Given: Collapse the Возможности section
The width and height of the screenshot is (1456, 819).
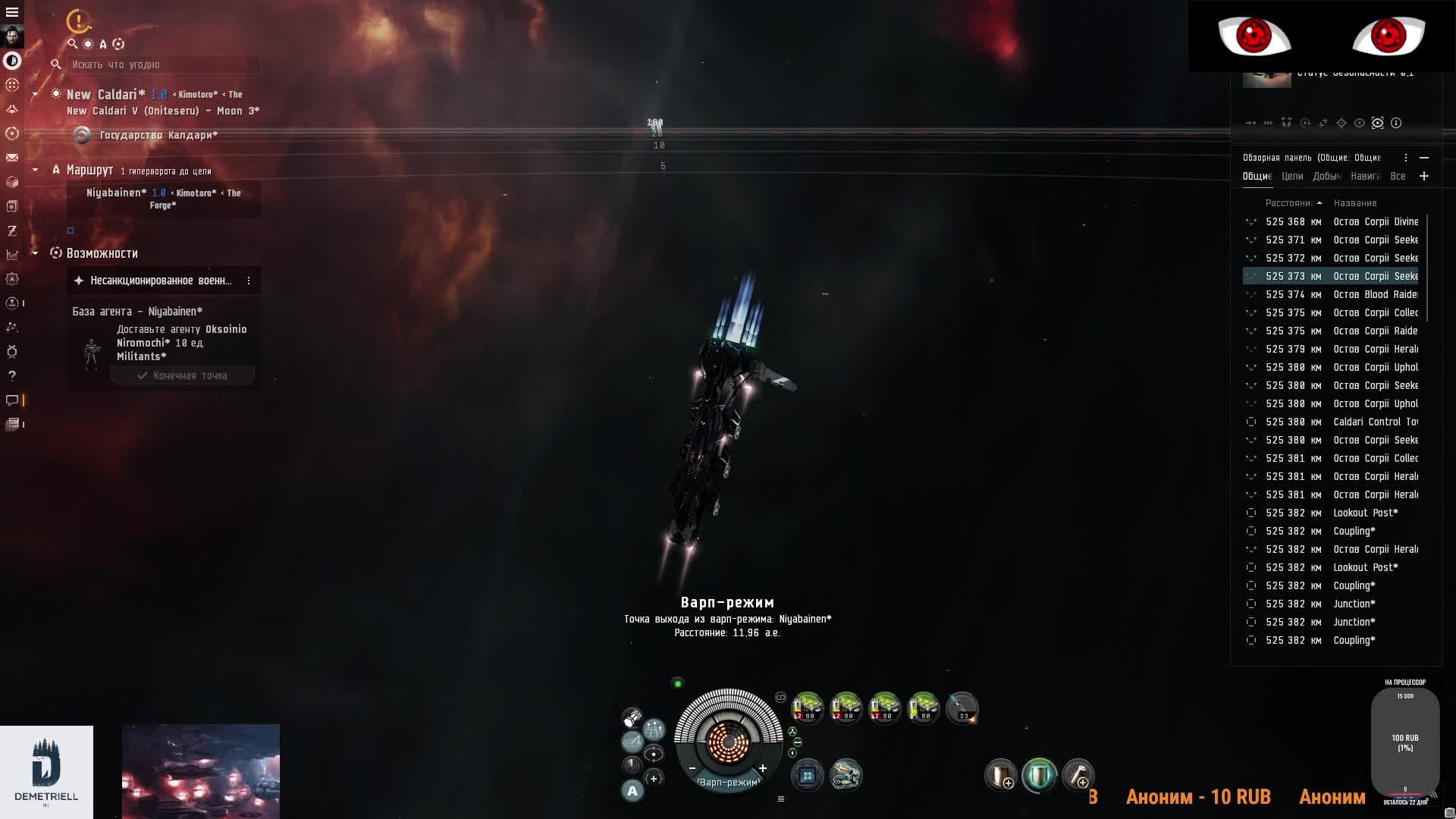Looking at the screenshot, I should coord(35,253).
